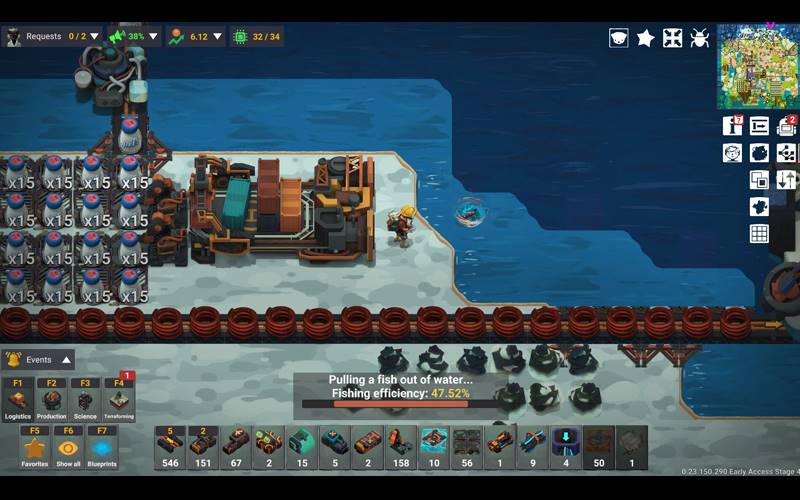This screenshot has height=500, width=800.
Task: Open the Blueprints menu
Action: [102, 448]
